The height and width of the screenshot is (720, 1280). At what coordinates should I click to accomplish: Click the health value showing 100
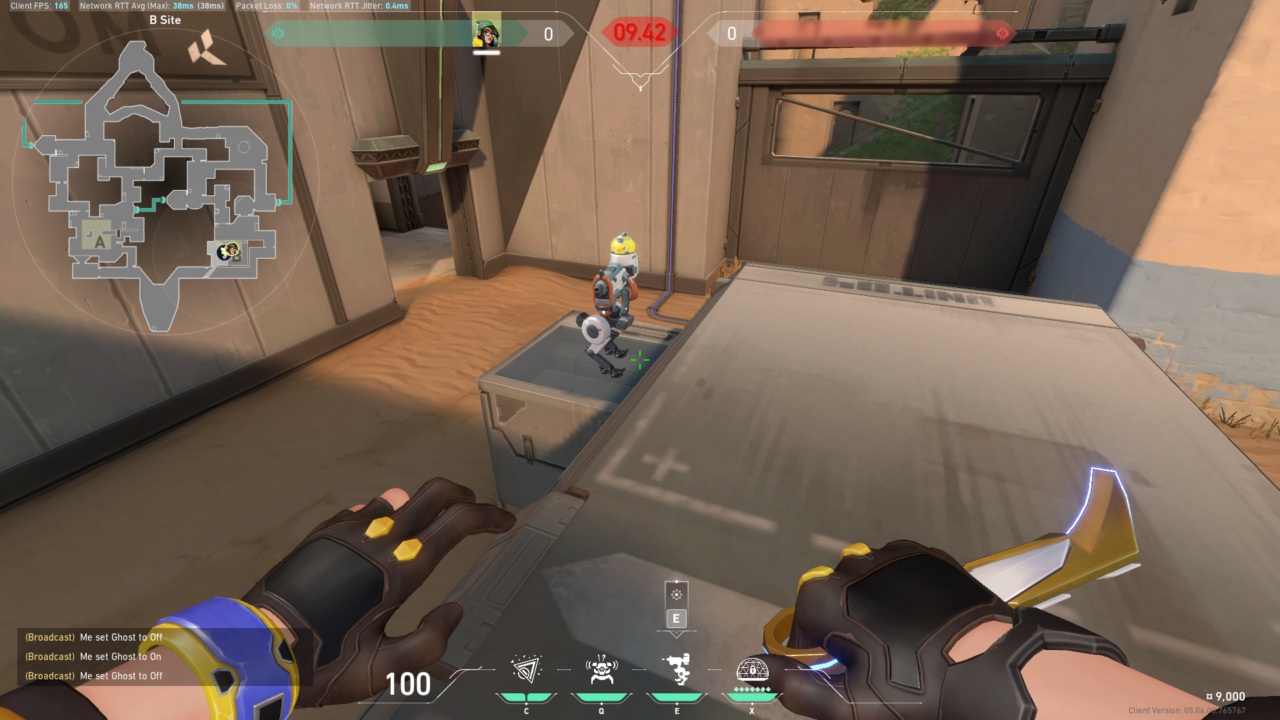click(x=410, y=686)
